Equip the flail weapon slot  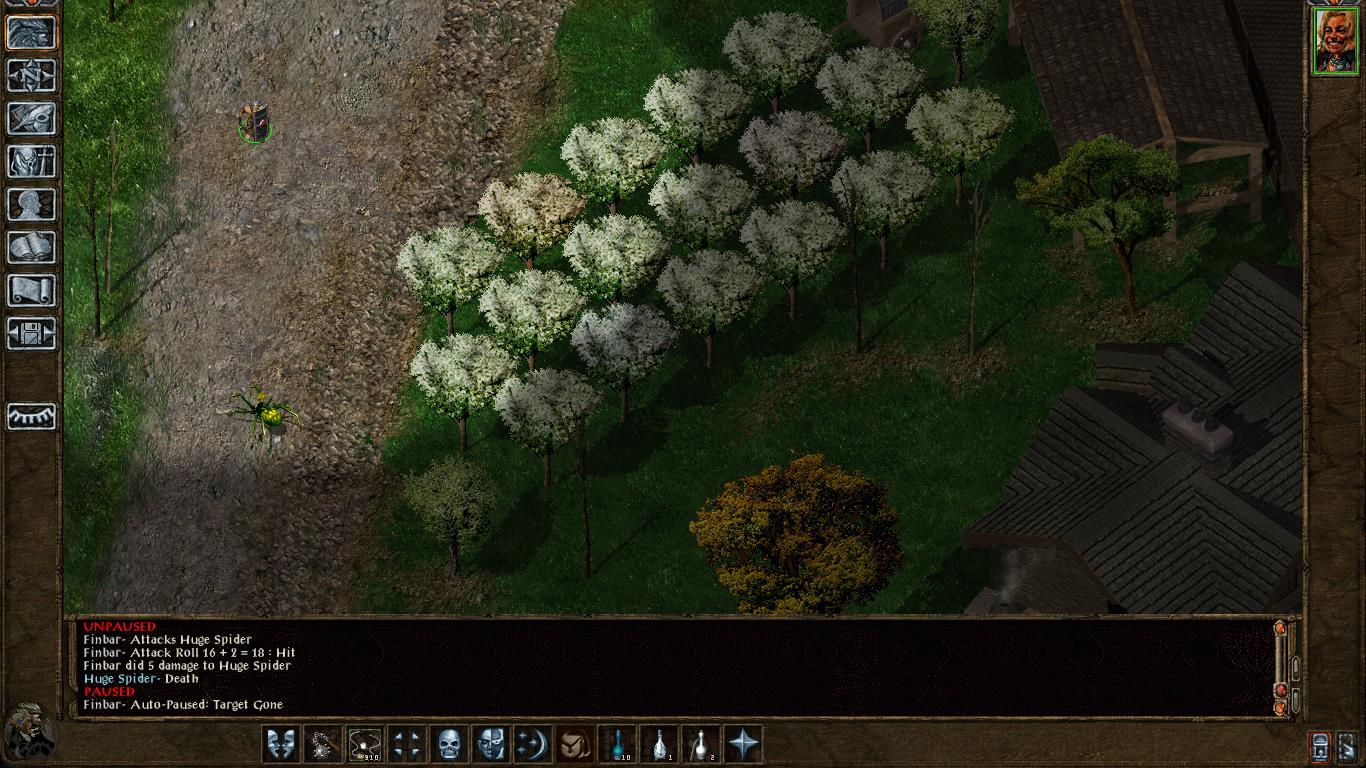pos(322,744)
